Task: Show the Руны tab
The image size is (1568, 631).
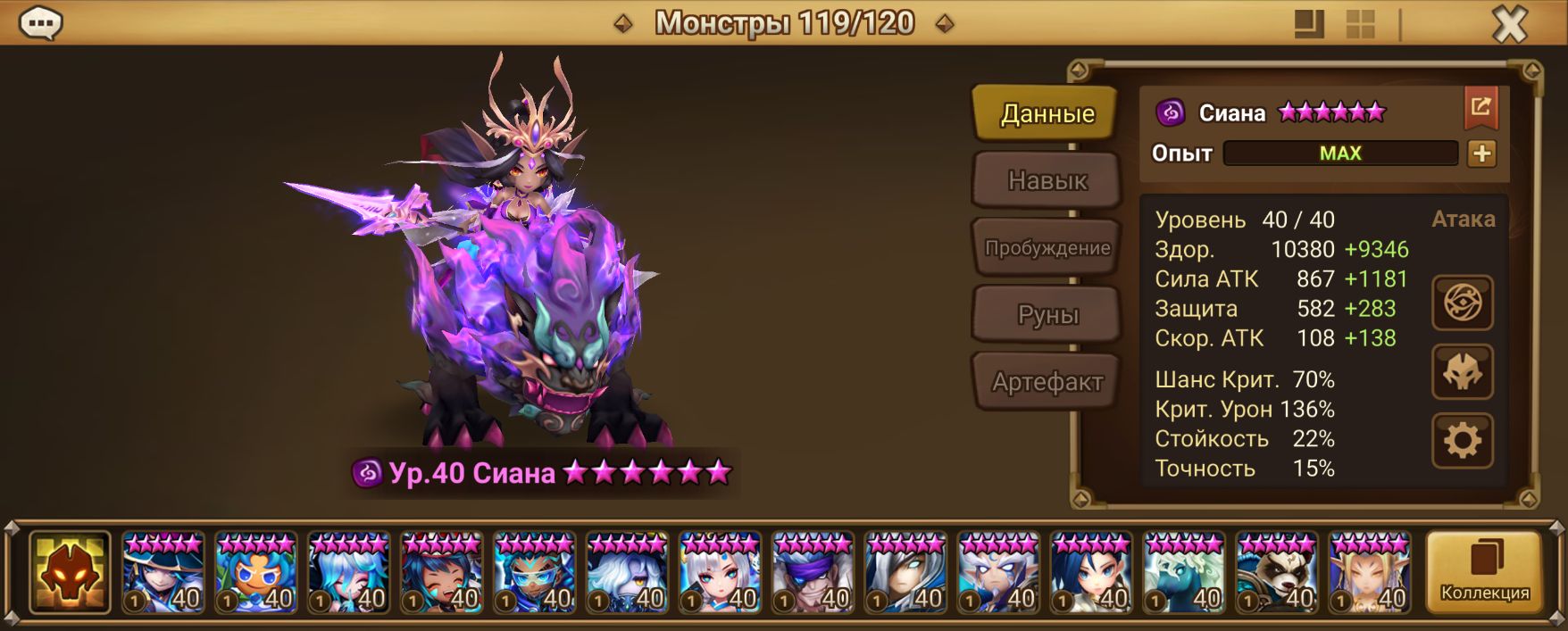Action: point(1047,315)
